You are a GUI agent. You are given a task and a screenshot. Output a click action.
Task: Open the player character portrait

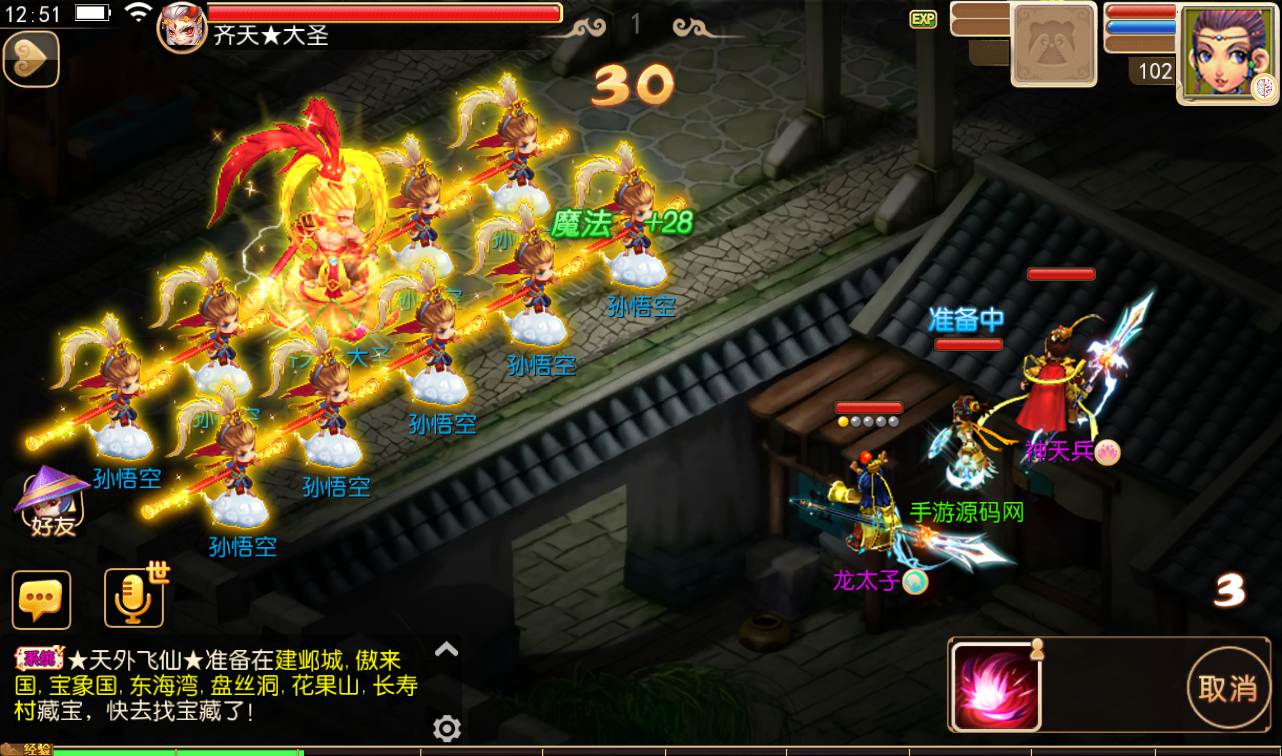(1227, 53)
